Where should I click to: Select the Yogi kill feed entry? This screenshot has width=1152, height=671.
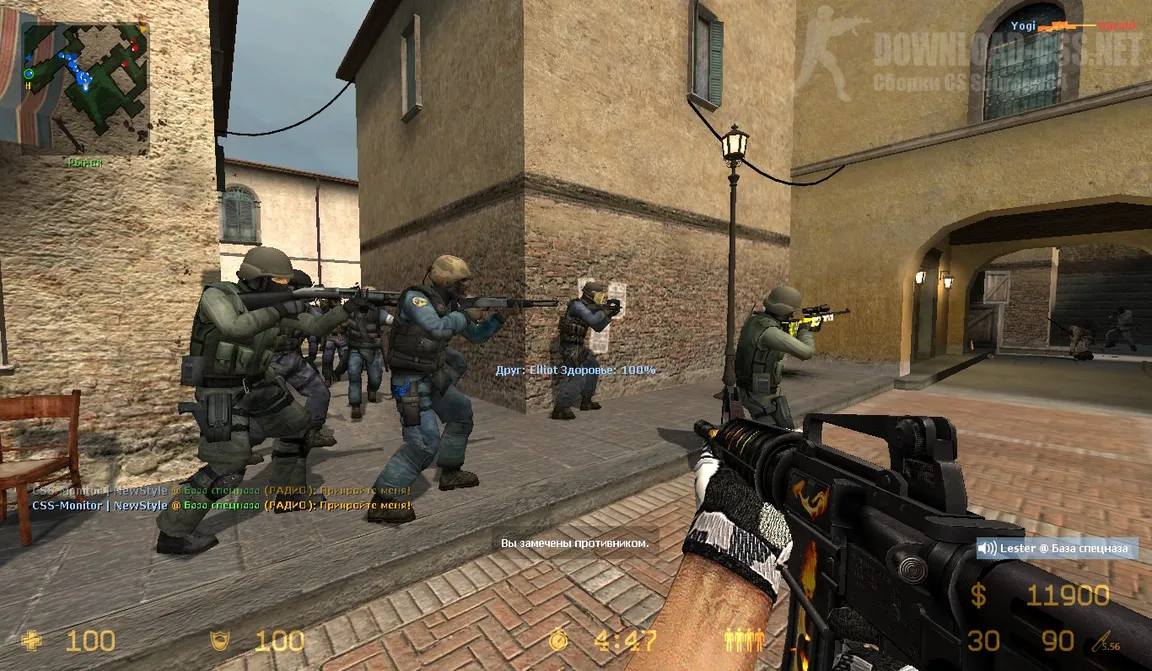tap(1081, 24)
